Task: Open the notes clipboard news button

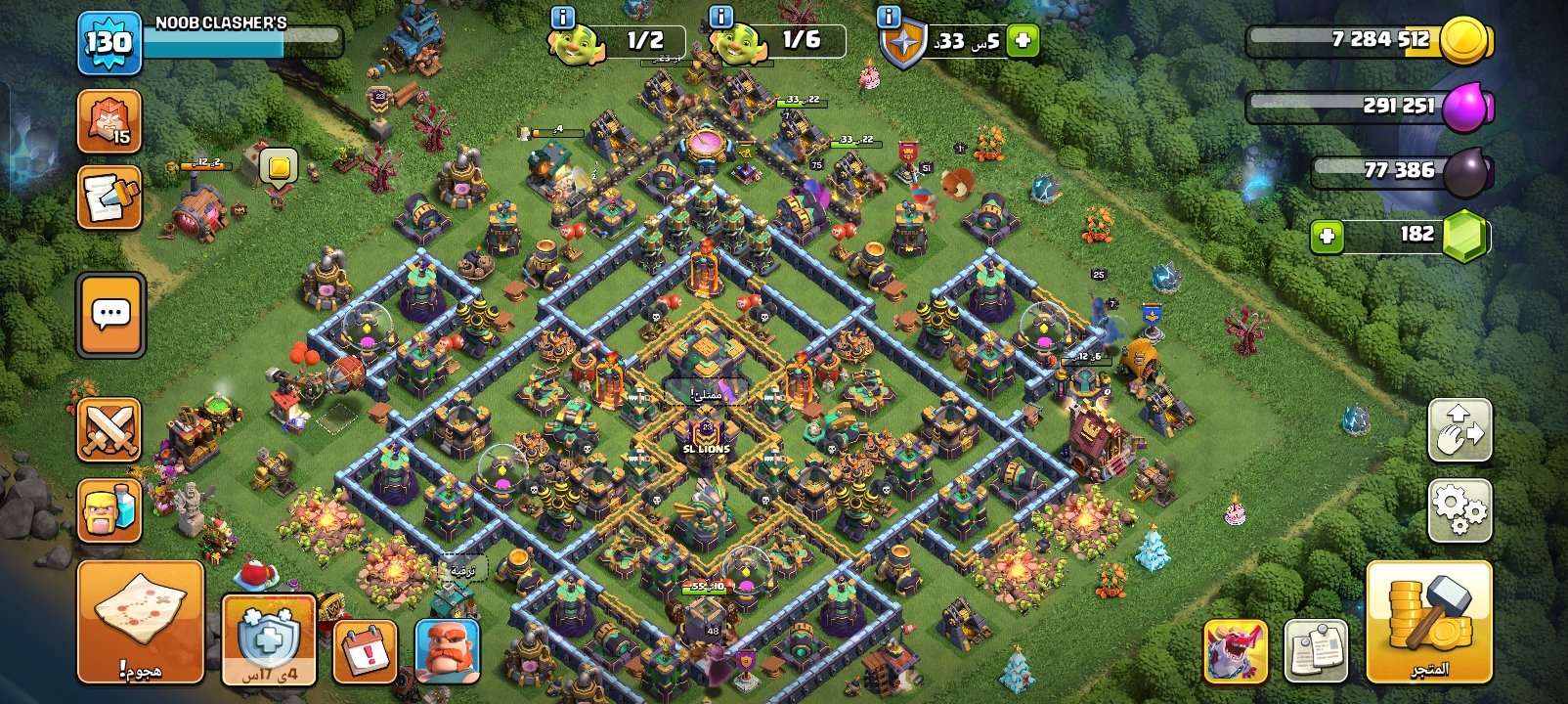Action: point(1316,650)
